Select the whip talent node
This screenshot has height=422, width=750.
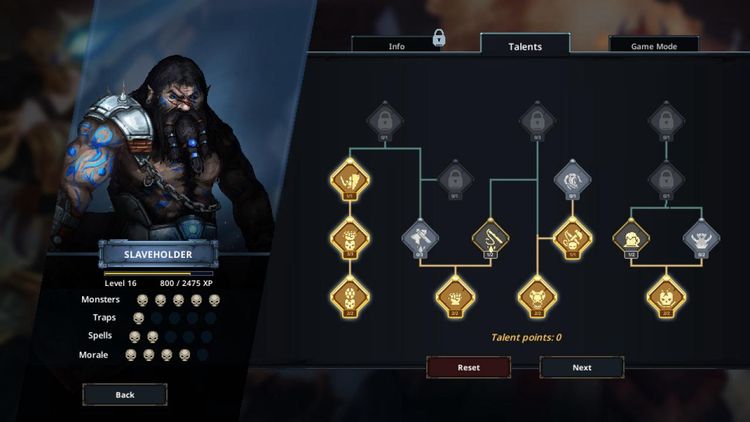tap(490, 237)
